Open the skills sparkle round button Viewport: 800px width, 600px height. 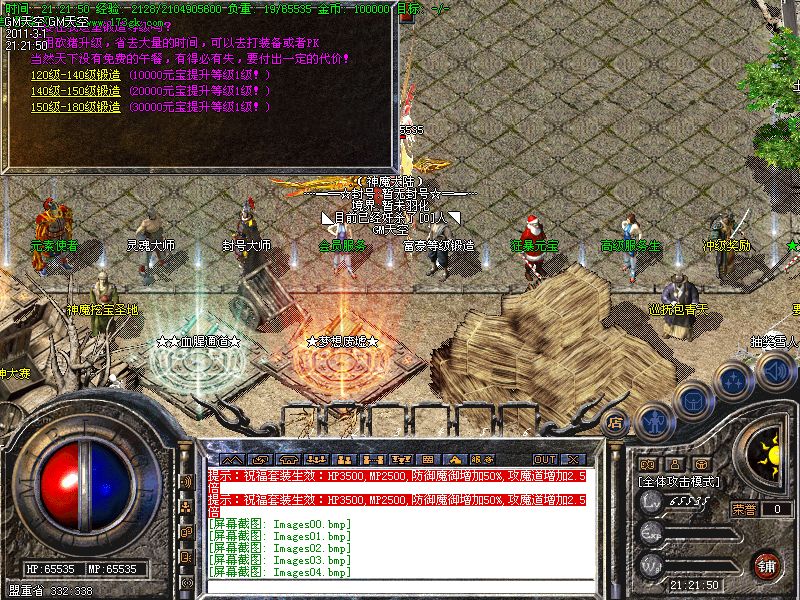[735, 380]
